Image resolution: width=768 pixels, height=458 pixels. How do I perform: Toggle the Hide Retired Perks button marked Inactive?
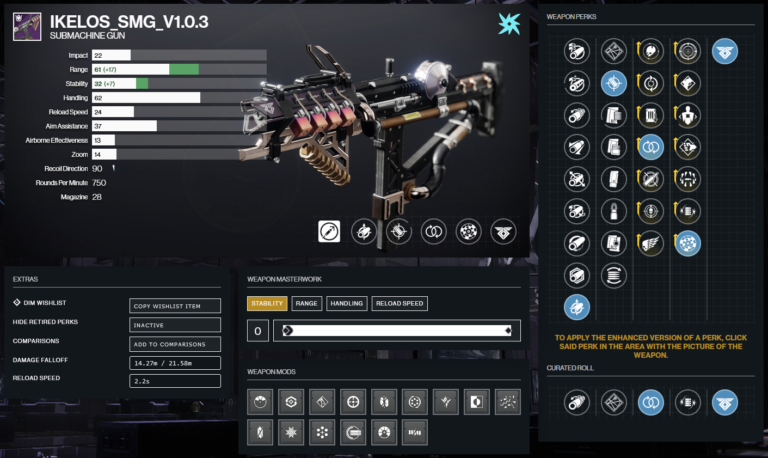(175, 324)
